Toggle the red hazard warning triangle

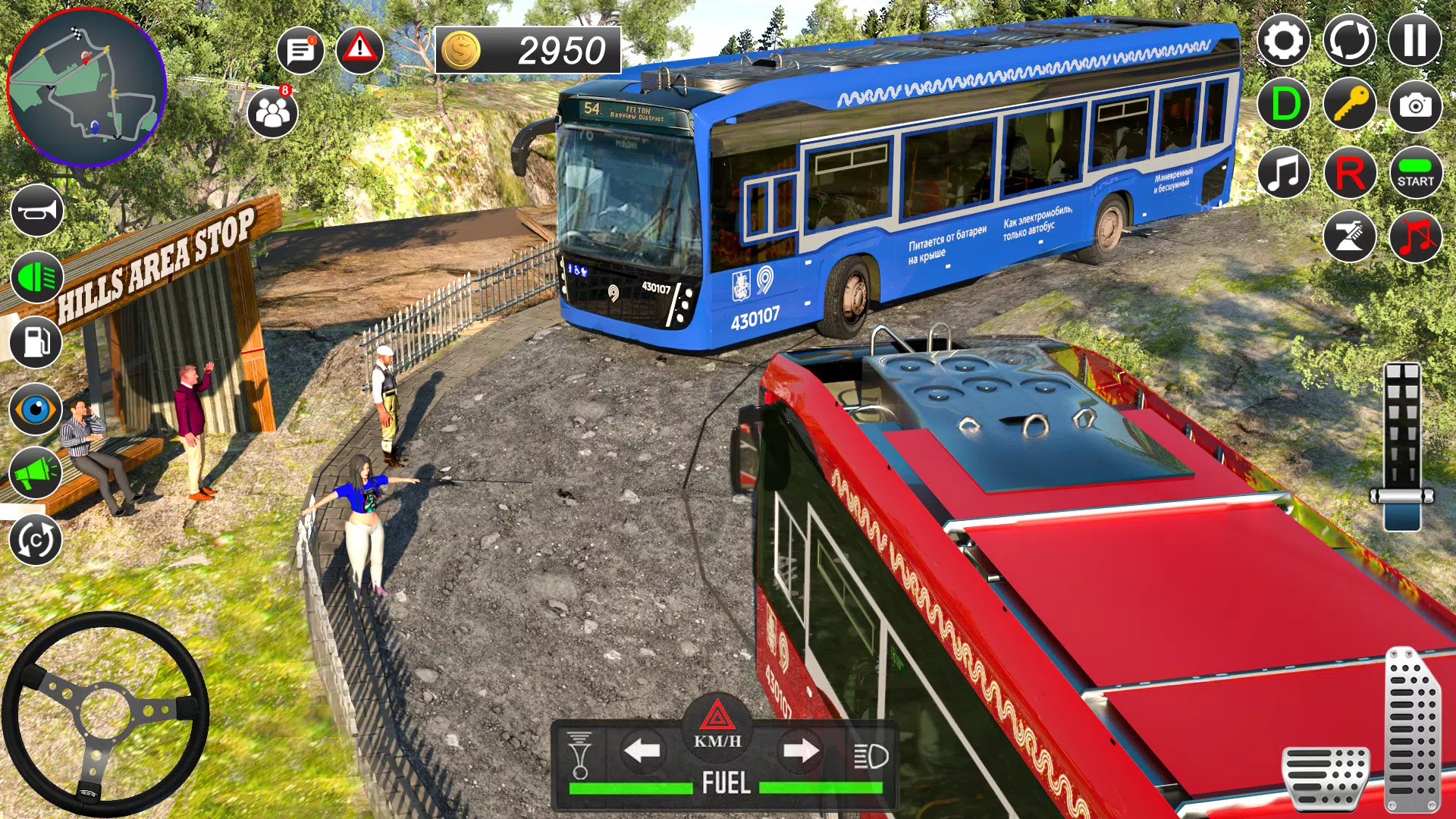click(x=359, y=50)
